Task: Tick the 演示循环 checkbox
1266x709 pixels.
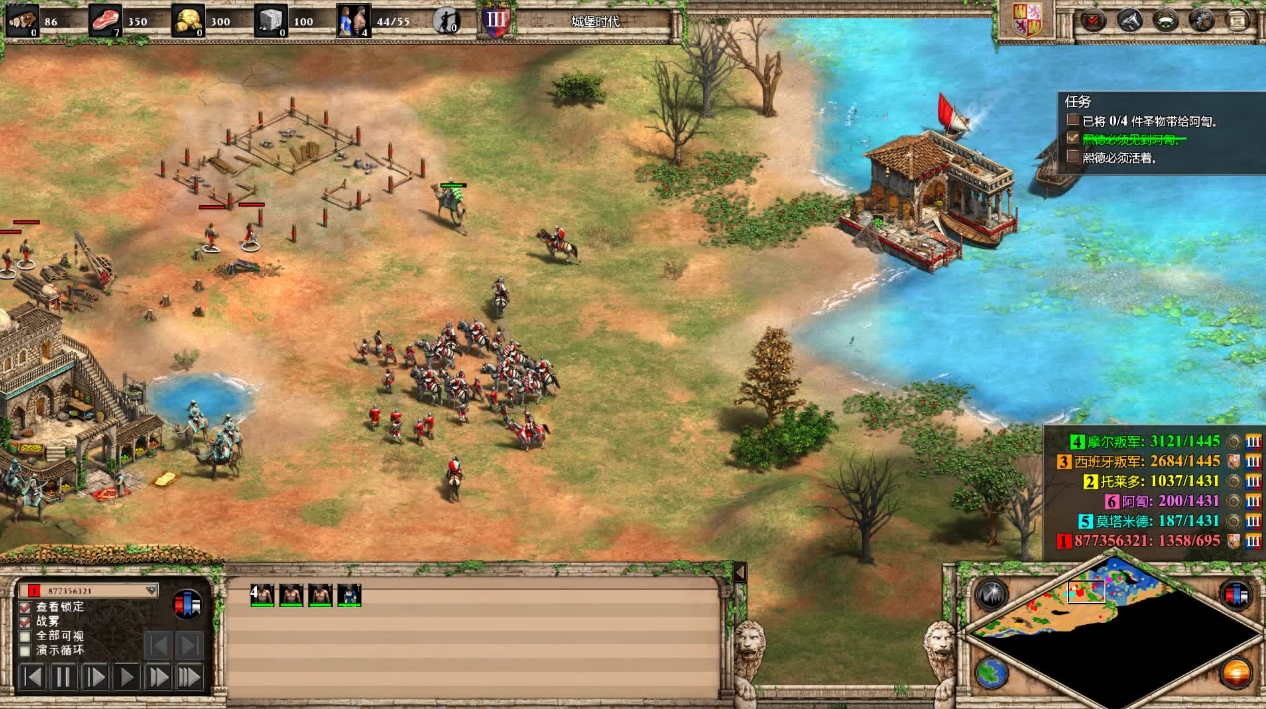Action: [x=25, y=650]
